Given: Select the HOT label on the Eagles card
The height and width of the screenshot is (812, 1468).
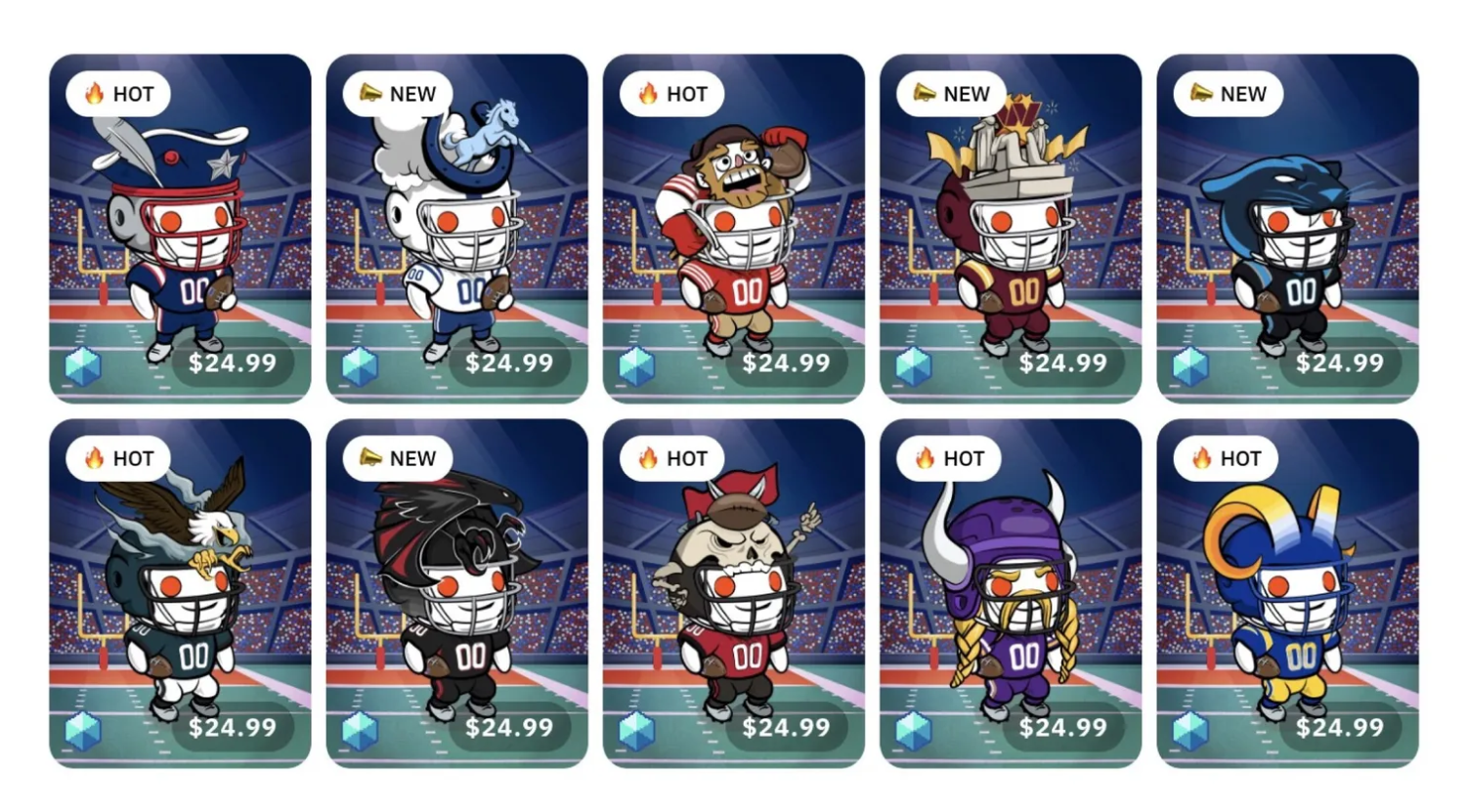Looking at the screenshot, I should [119, 458].
